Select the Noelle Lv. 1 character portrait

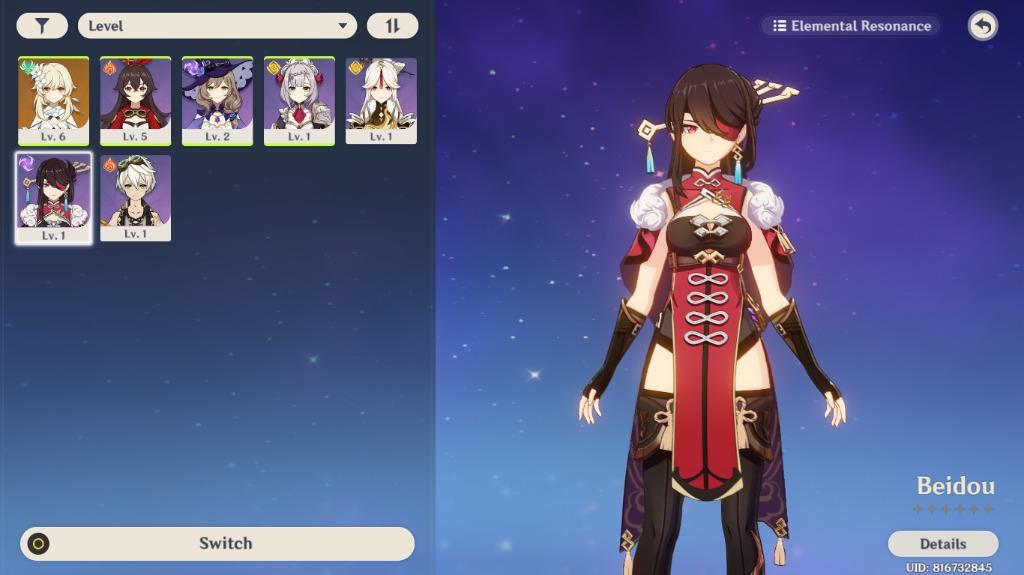pyautogui.click(x=299, y=100)
